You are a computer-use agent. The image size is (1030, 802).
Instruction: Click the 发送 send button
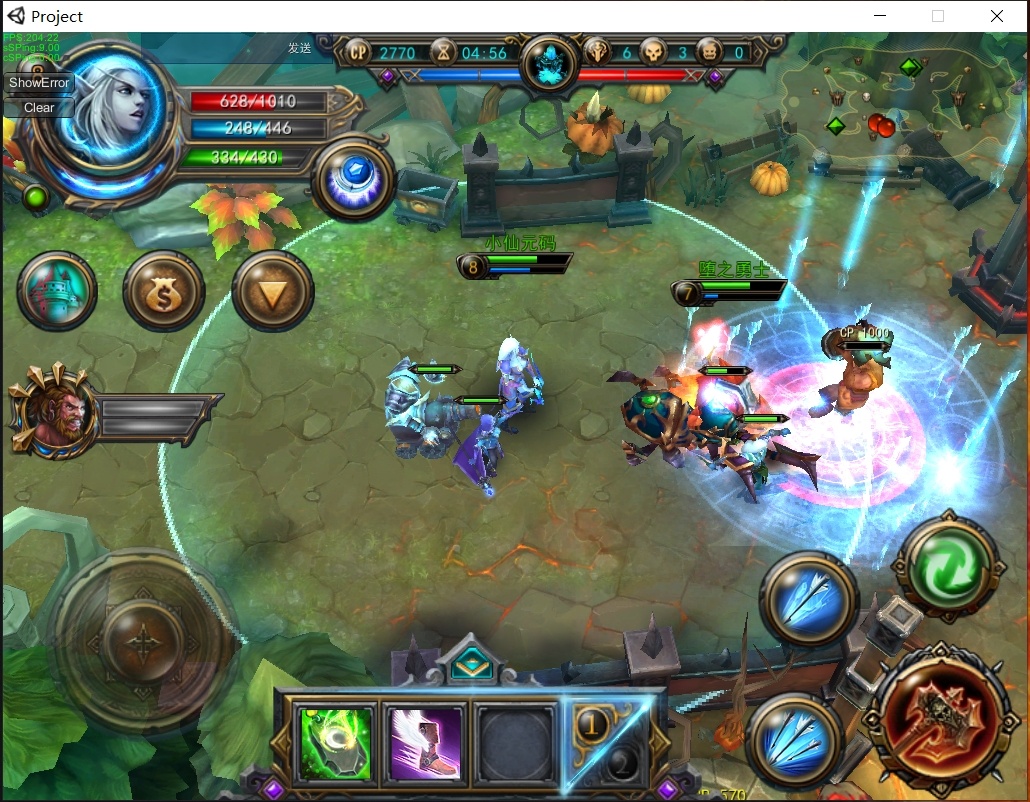coord(299,48)
